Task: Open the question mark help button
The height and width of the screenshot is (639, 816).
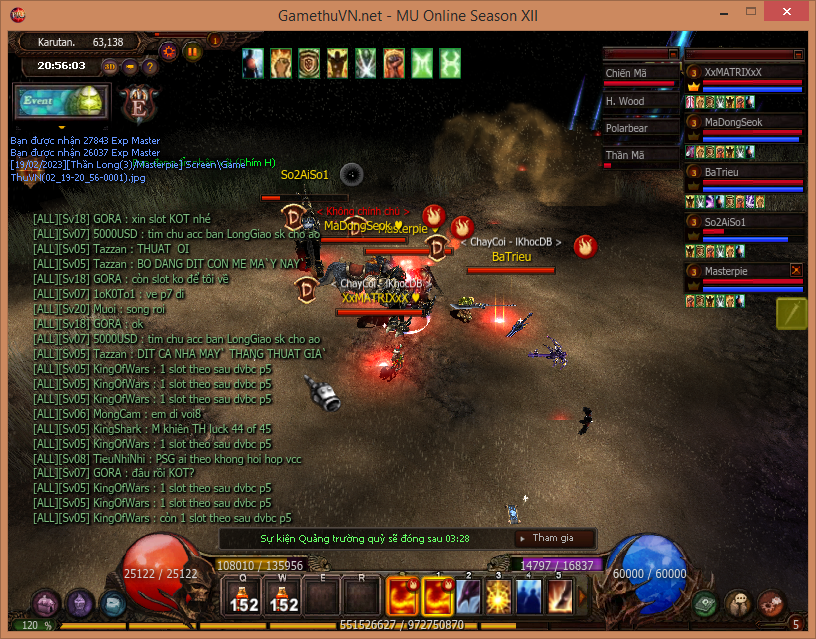Action: (x=149, y=67)
